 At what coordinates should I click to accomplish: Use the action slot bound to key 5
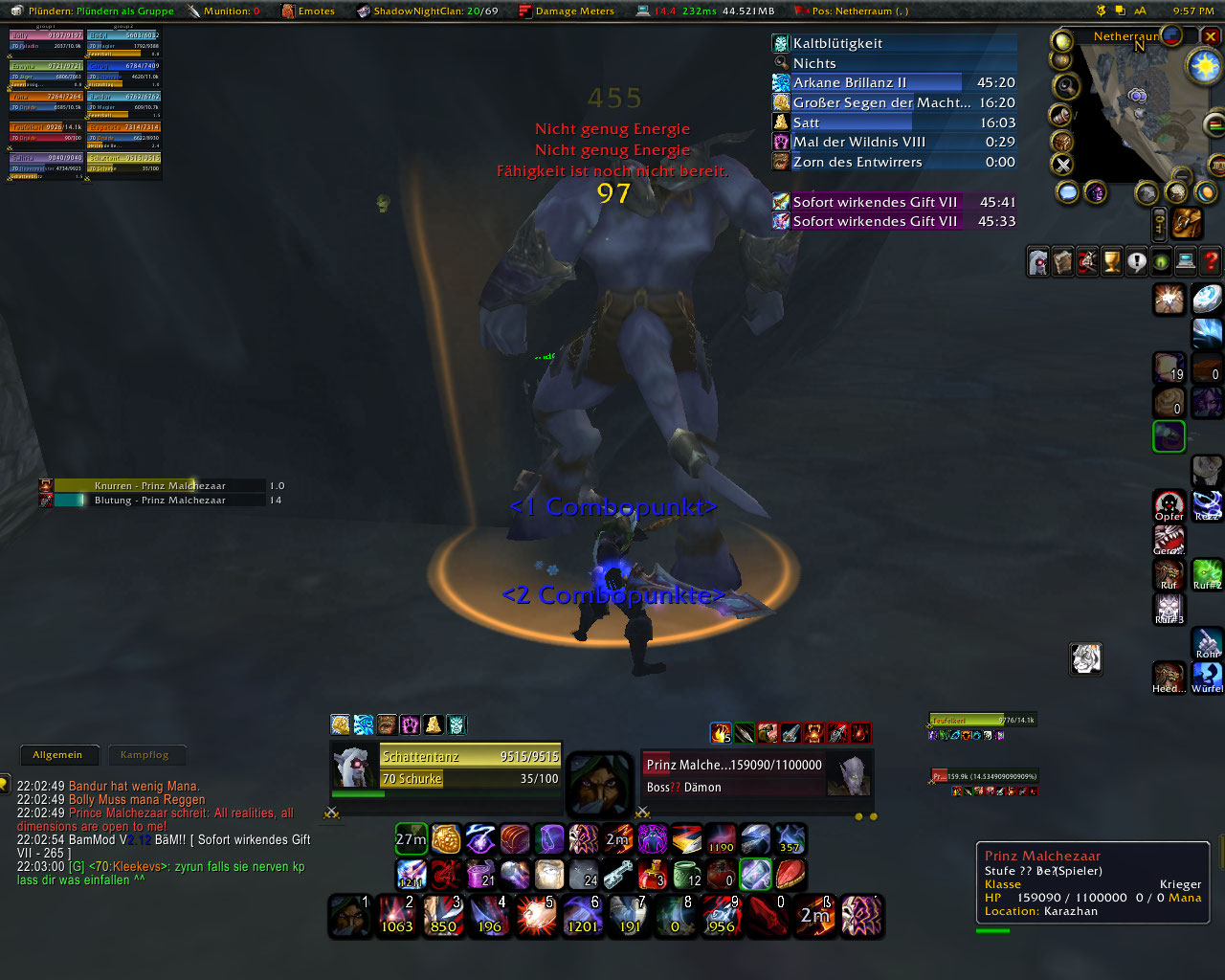pyautogui.click(x=537, y=916)
